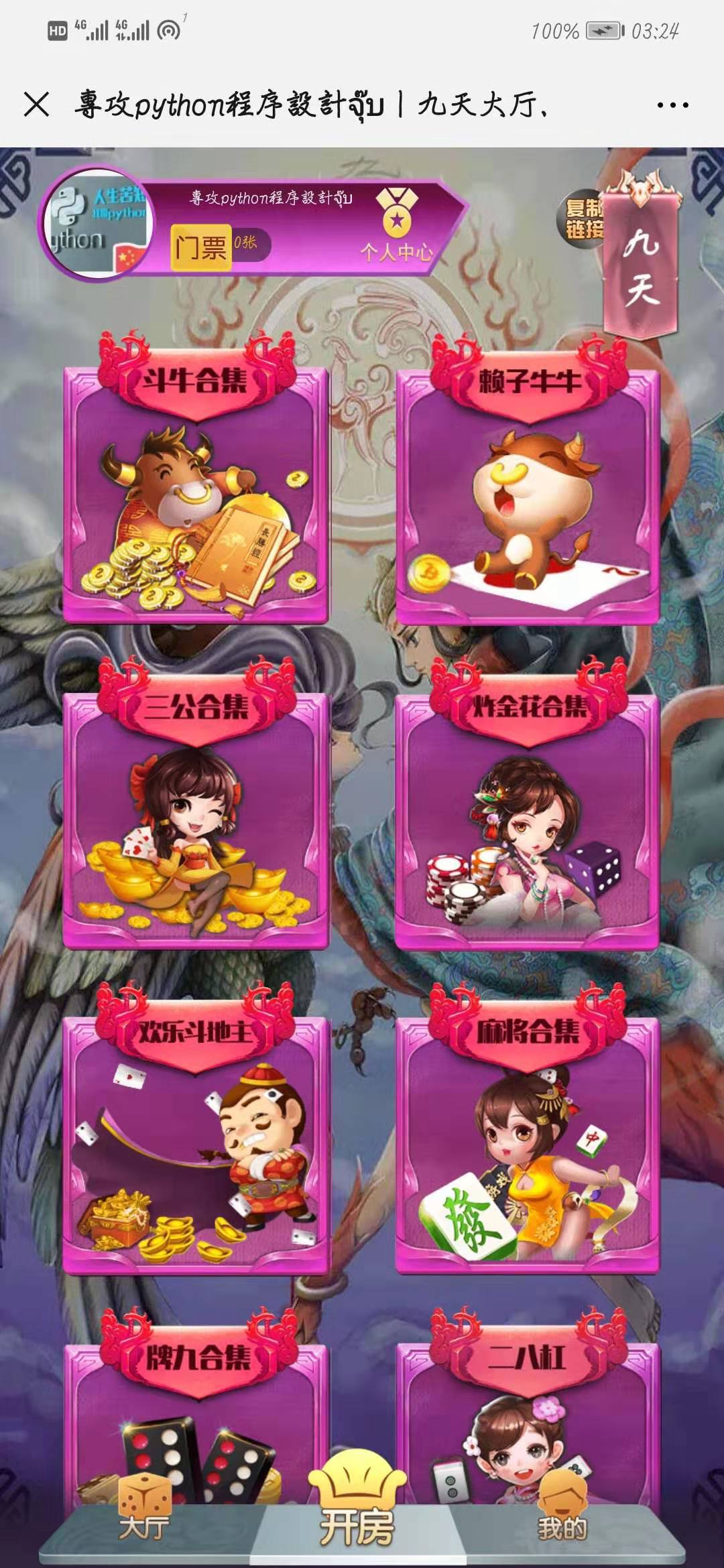Open the 九天 banner

[x=640, y=265]
